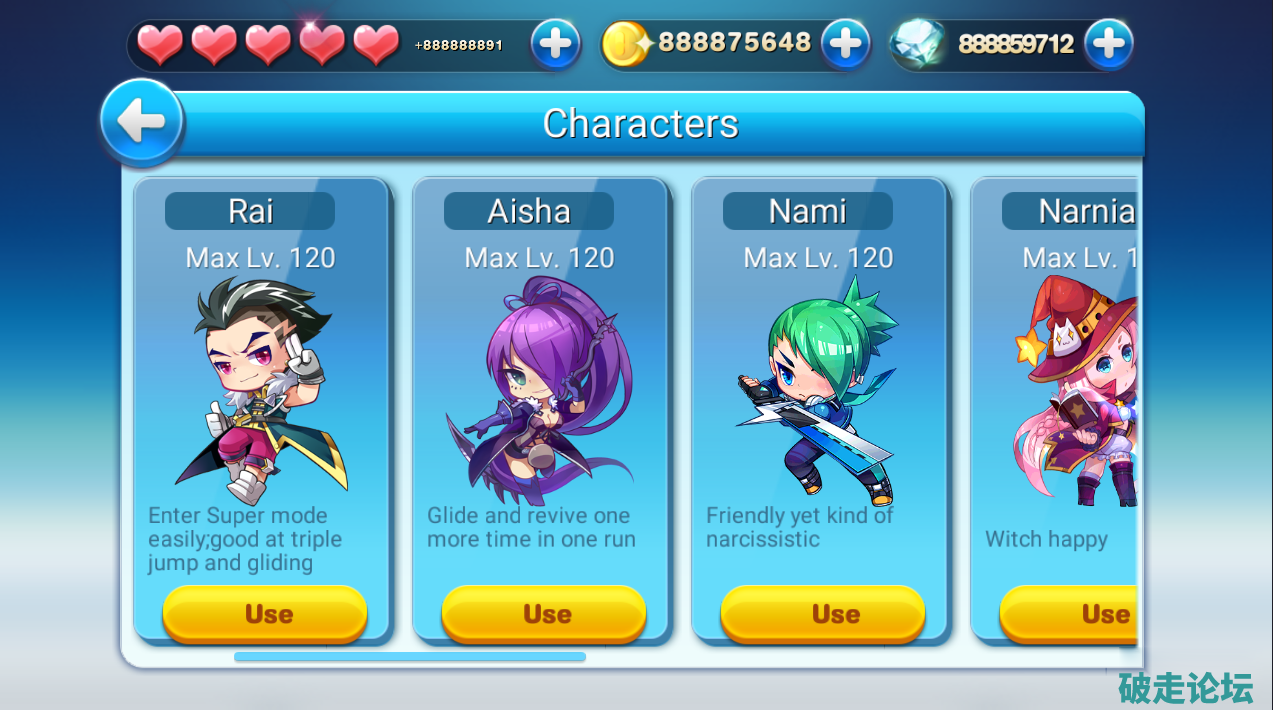Add diamonds with the plus button
This screenshot has height=710, width=1273.
1108,44
